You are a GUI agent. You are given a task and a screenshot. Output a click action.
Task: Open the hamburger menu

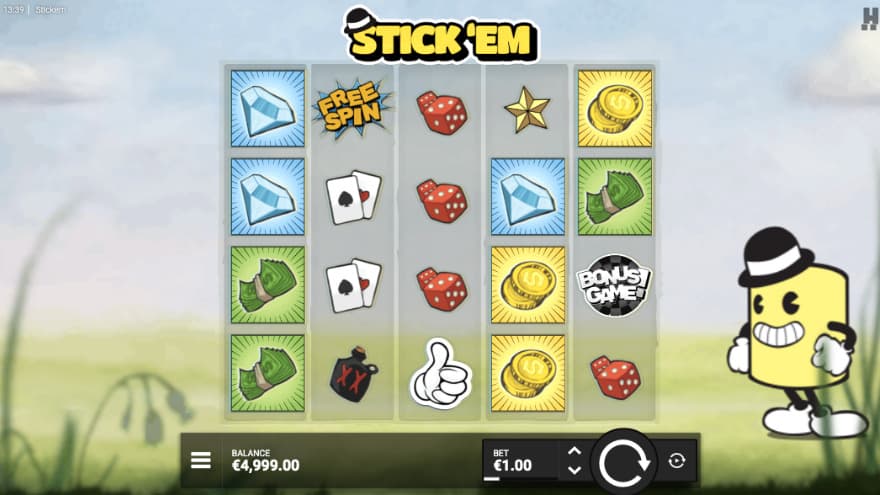click(201, 460)
